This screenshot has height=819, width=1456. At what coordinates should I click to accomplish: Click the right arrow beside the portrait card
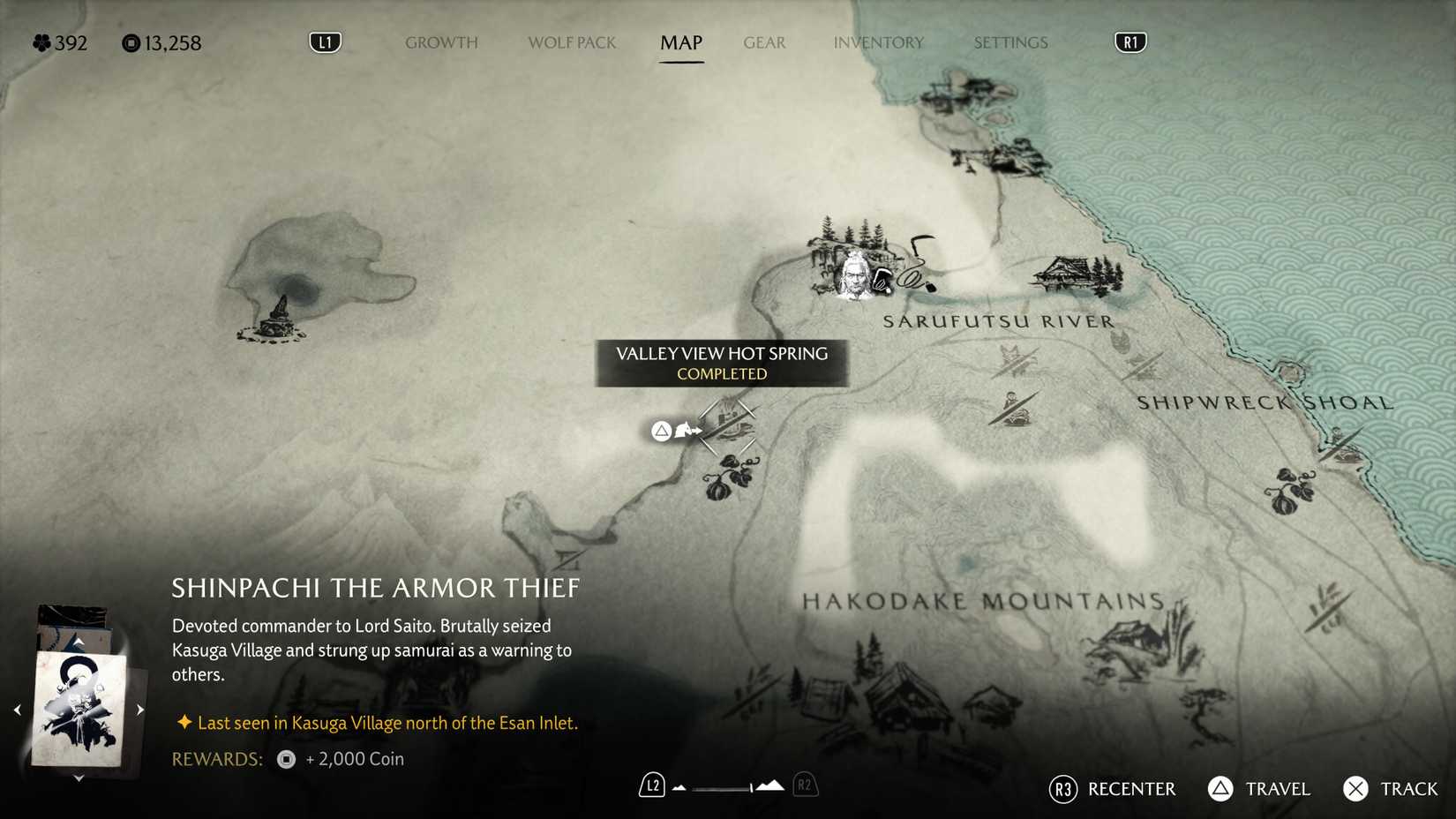(x=139, y=708)
